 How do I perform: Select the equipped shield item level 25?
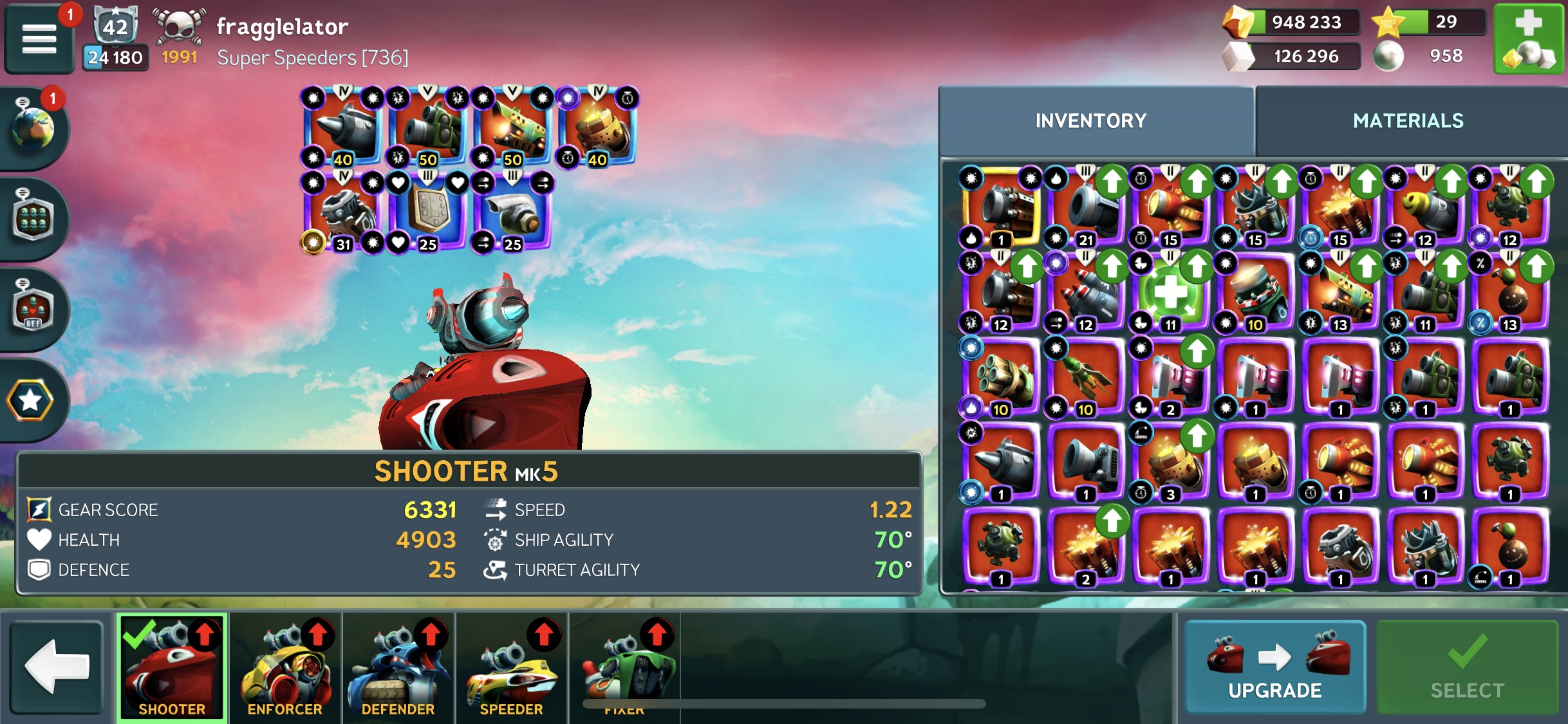pos(427,212)
